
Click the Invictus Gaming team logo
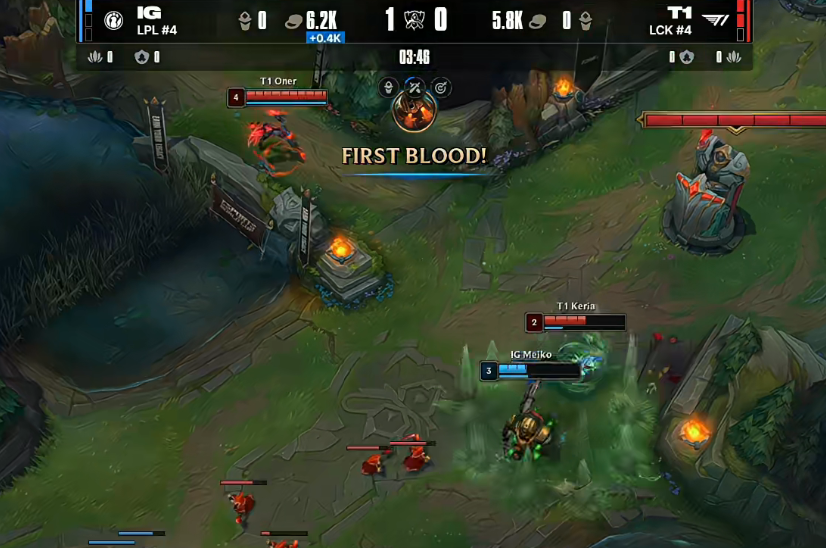tap(112, 20)
